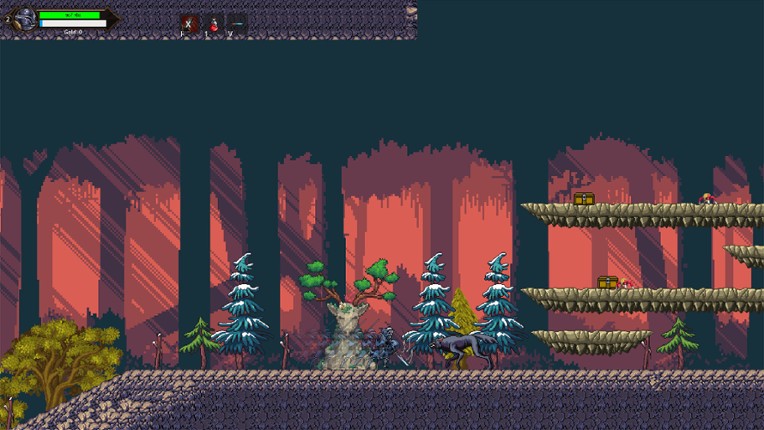Click the knight character portrait
Screen dimensions: 764x430
[x=23, y=19]
